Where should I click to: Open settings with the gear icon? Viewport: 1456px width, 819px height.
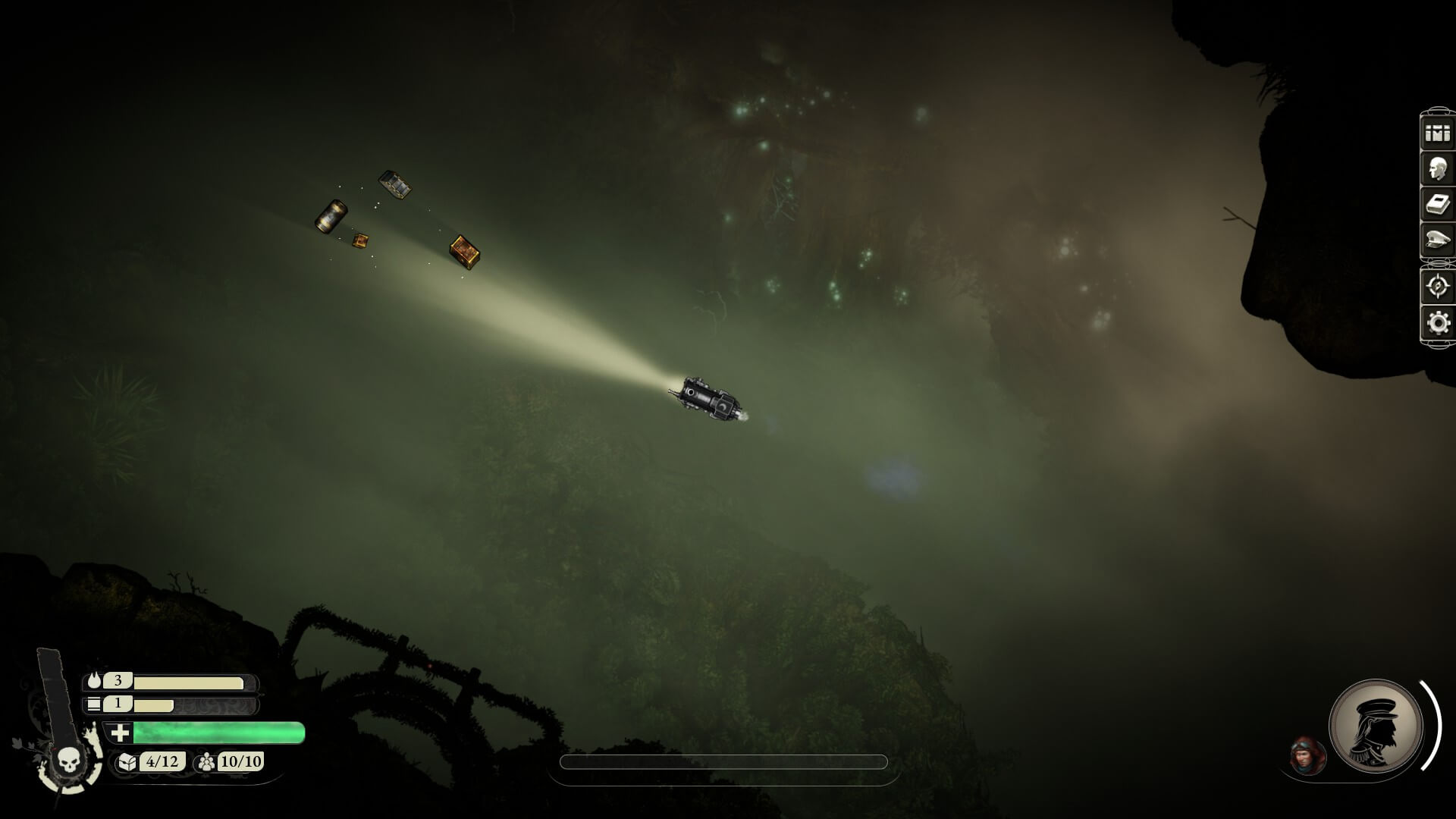pos(1437,322)
